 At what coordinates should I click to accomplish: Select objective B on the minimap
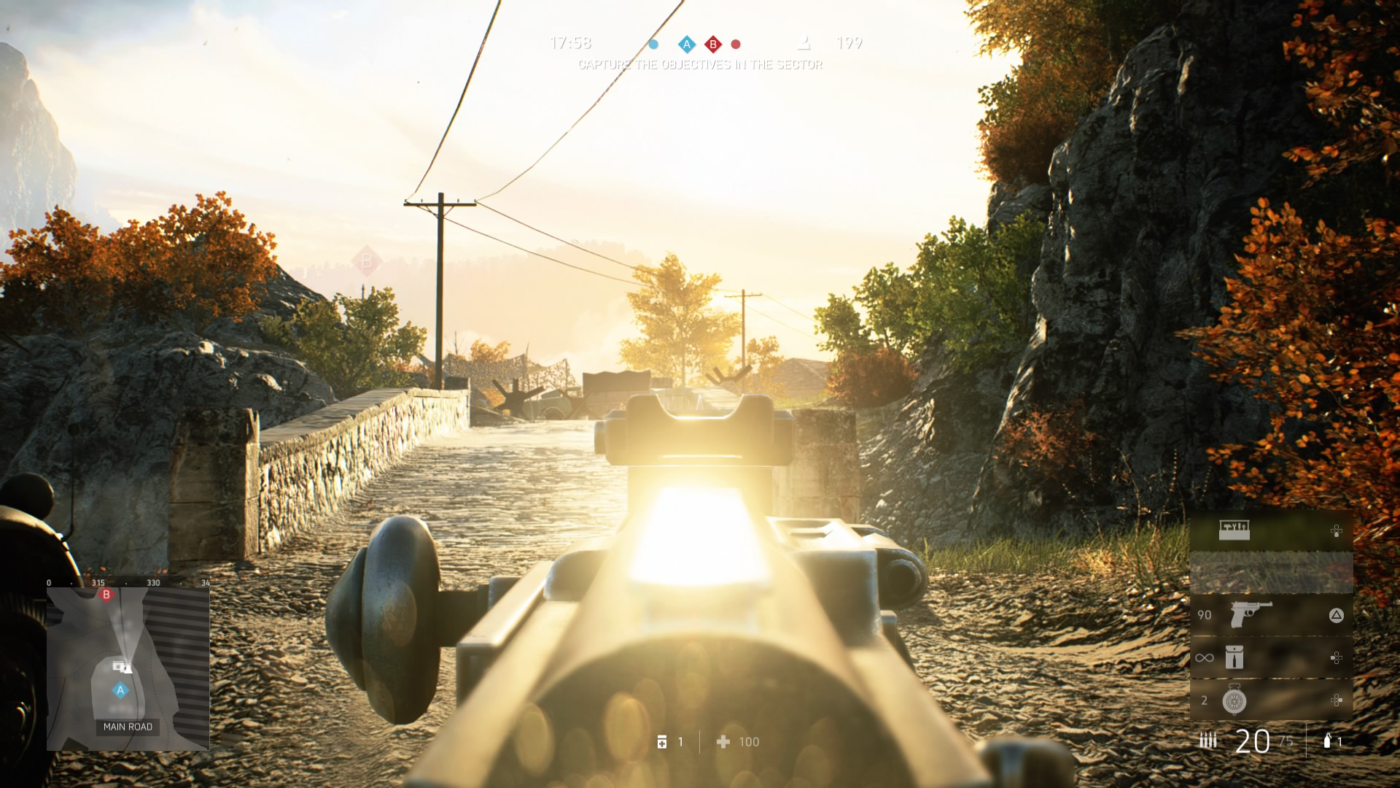tap(106, 593)
